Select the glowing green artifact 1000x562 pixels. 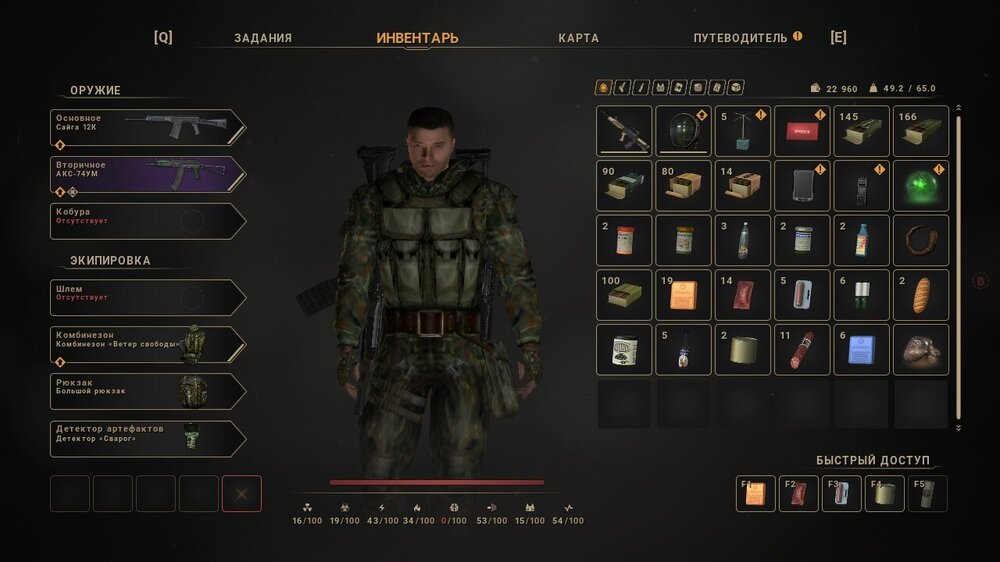pyautogui.click(x=920, y=185)
